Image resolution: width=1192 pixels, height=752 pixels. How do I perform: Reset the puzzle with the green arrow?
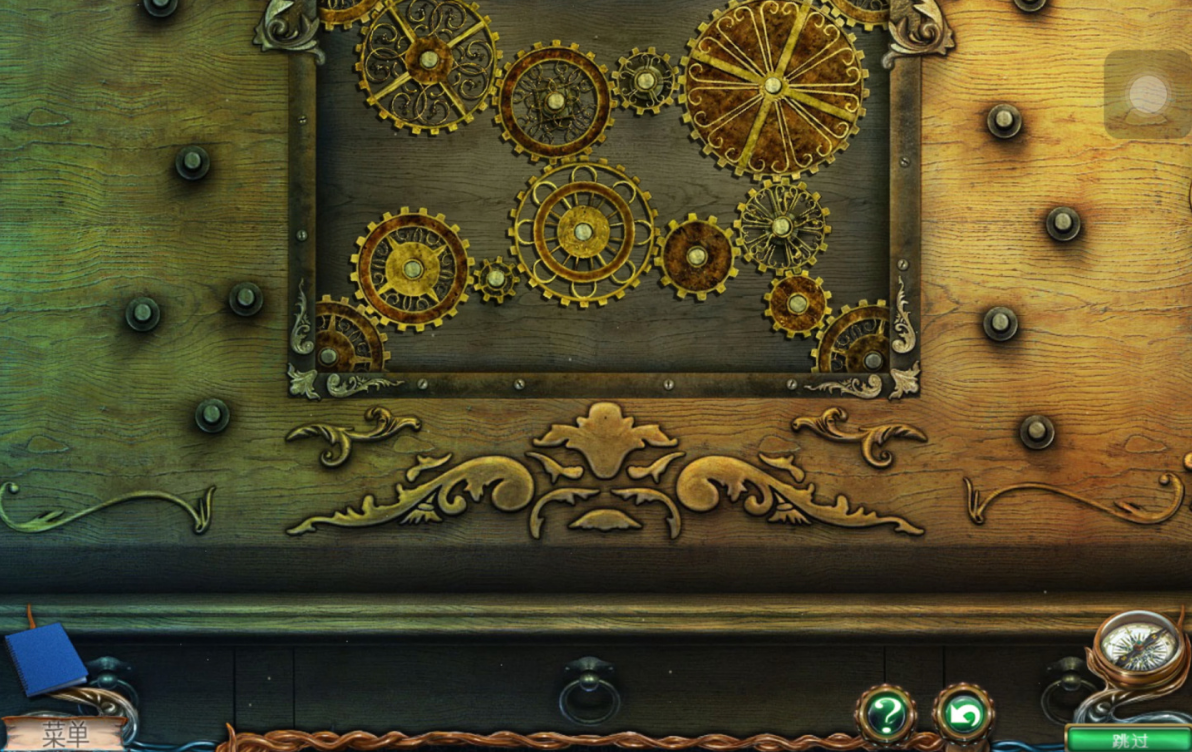pos(964,714)
